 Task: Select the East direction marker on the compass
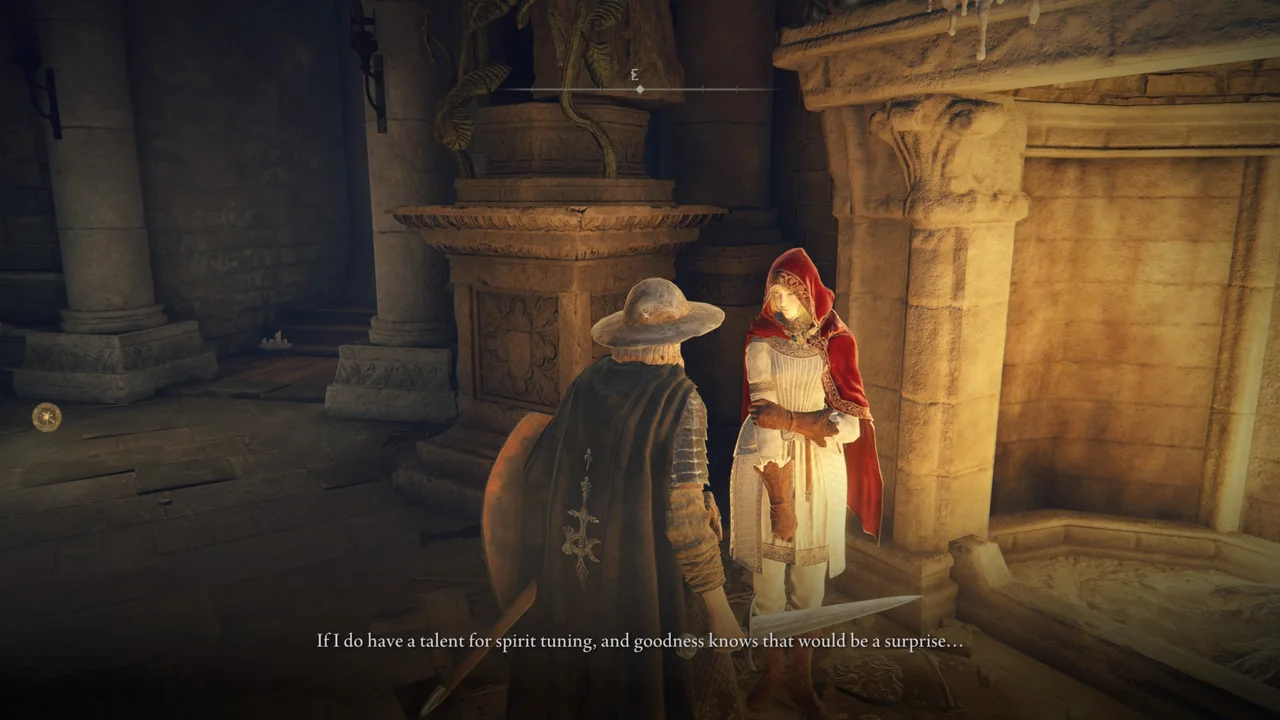pyautogui.click(x=633, y=72)
